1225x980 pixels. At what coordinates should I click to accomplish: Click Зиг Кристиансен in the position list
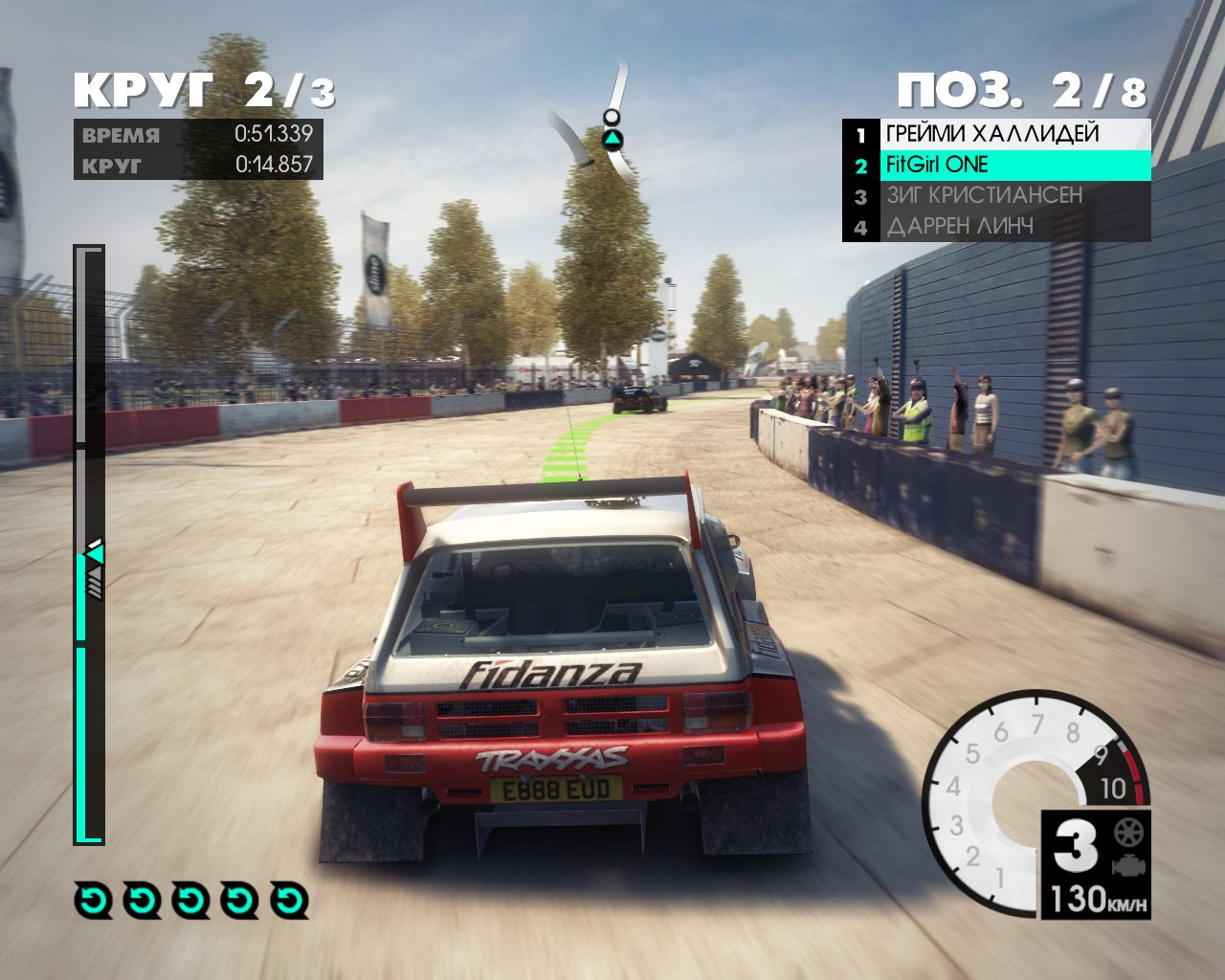coord(995,196)
